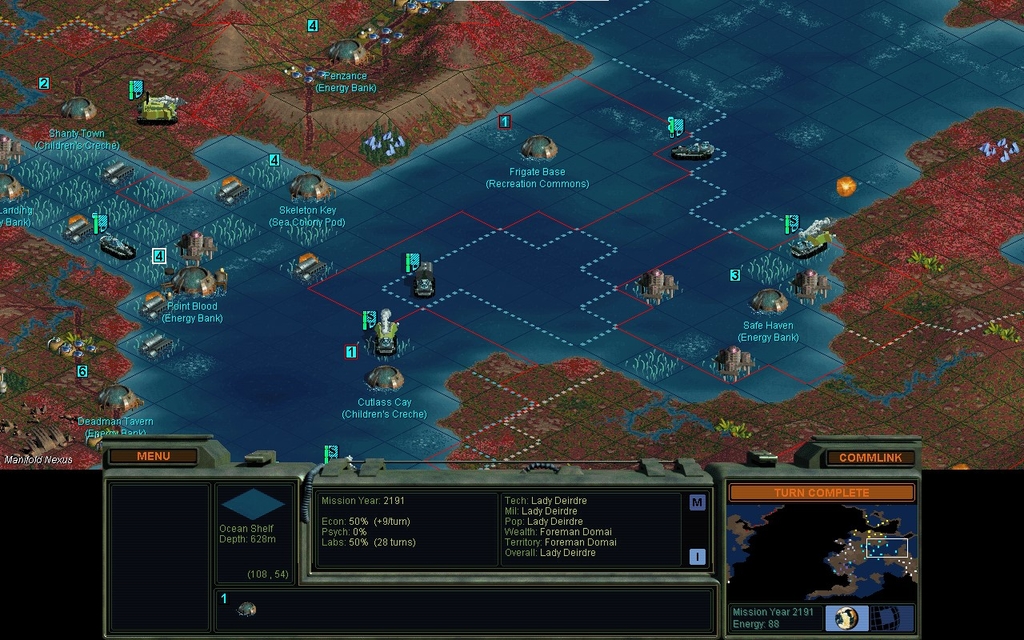Toggle the M button in info panel
The width and height of the screenshot is (1024, 640).
pyautogui.click(x=697, y=502)
